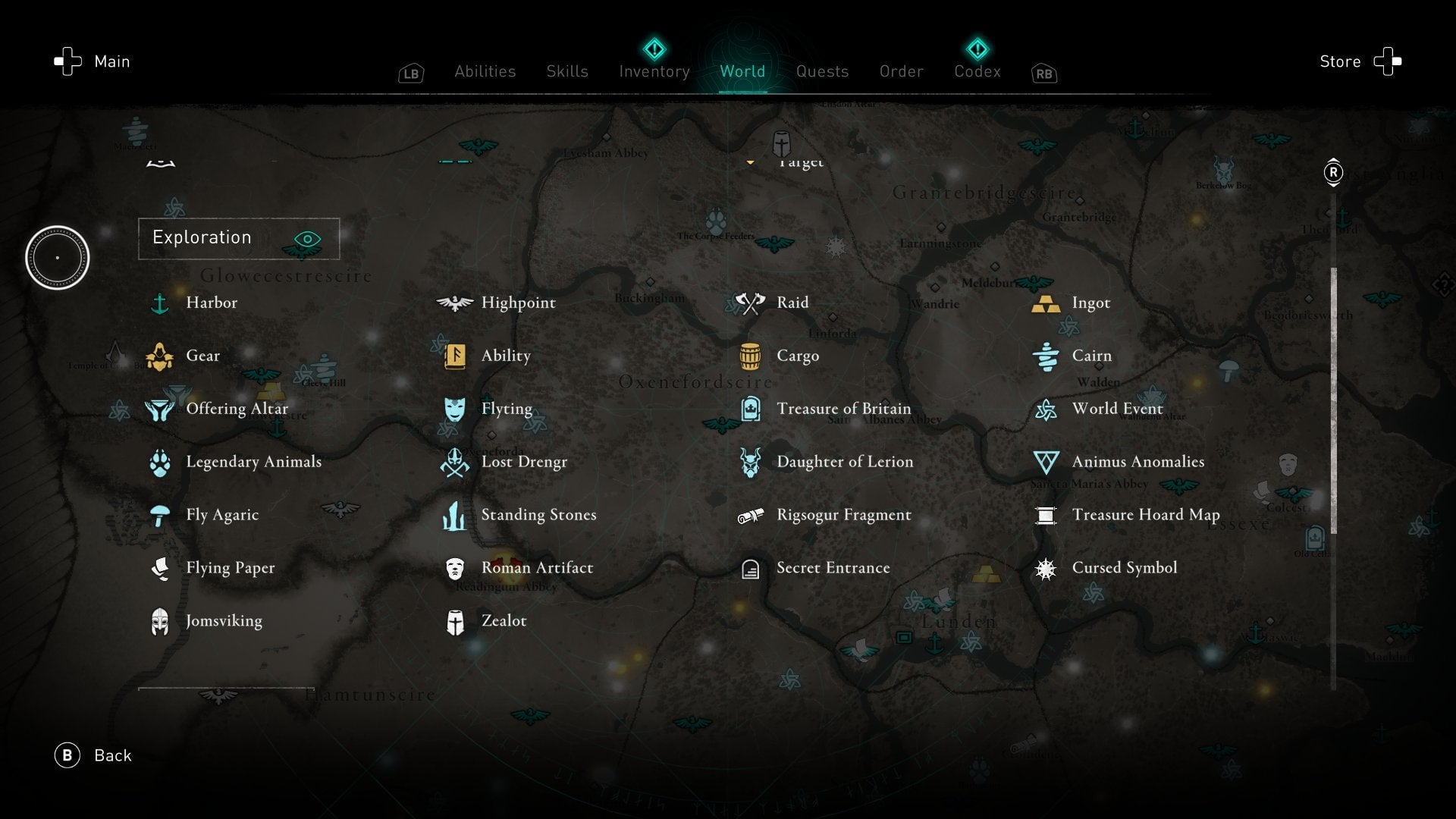Select the Cursed Symbol icon
This screenshot has width=1456, height=819.
tap(1047, 567)
